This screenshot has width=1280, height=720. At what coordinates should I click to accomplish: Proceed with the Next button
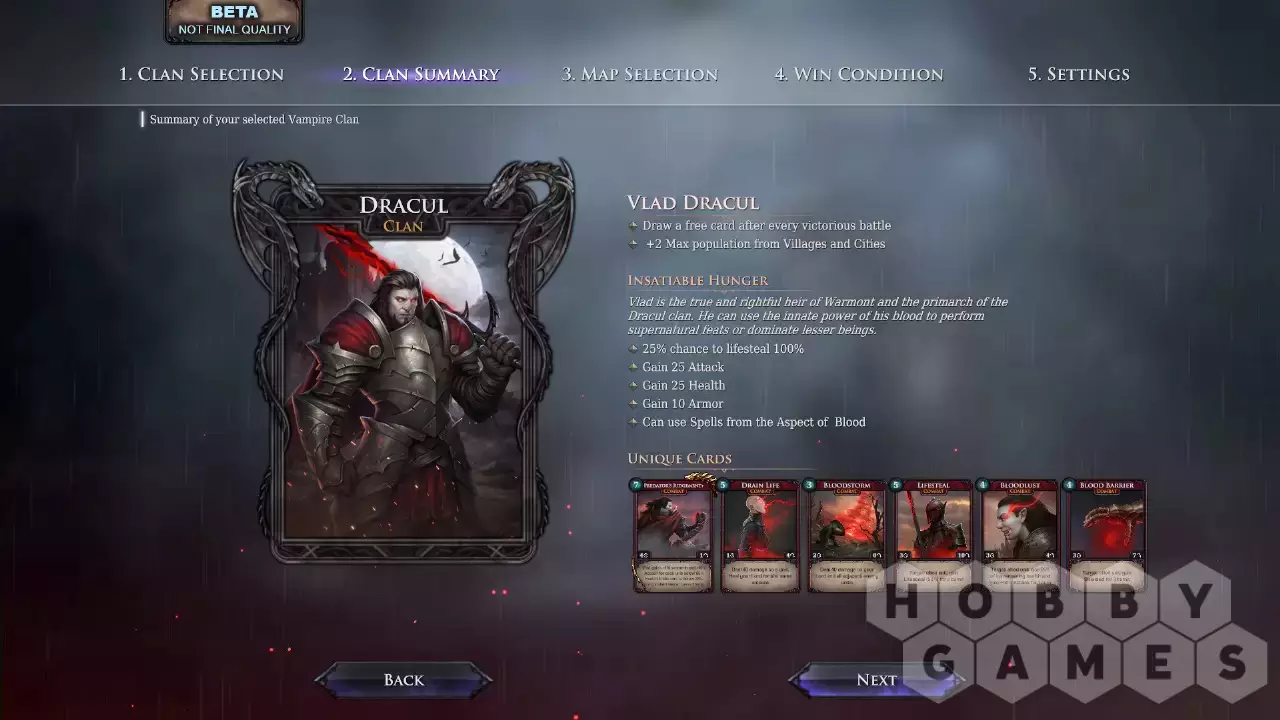coord(876,680)
